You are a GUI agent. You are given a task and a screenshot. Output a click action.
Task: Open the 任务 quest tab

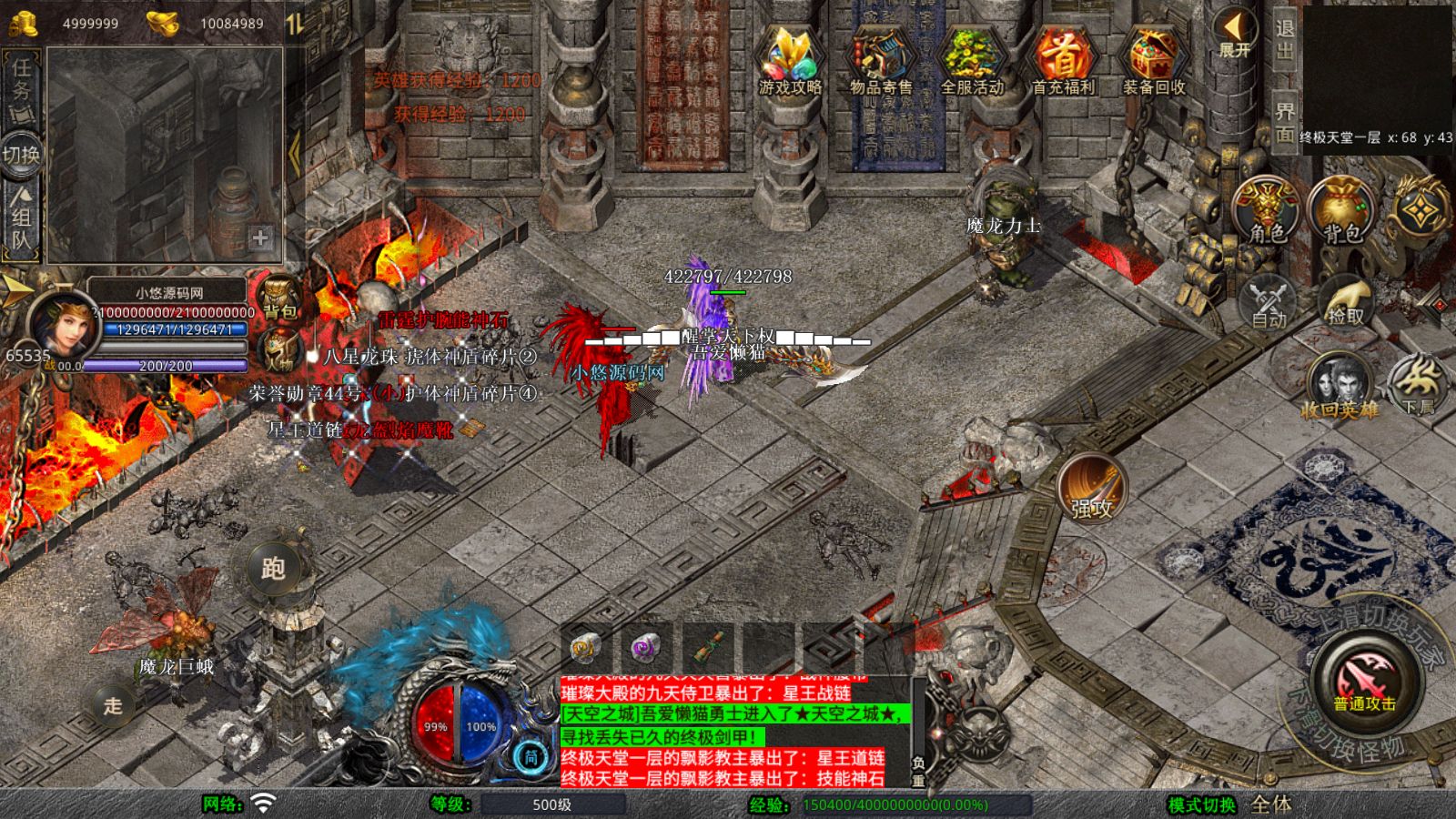point(22,80)
